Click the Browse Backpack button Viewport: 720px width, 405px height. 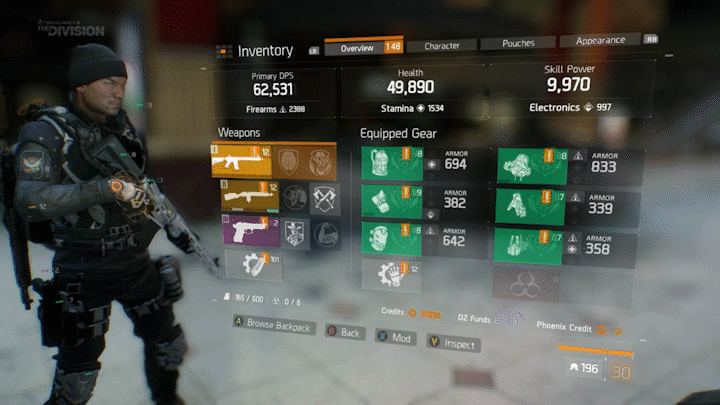tap(273, 327)
